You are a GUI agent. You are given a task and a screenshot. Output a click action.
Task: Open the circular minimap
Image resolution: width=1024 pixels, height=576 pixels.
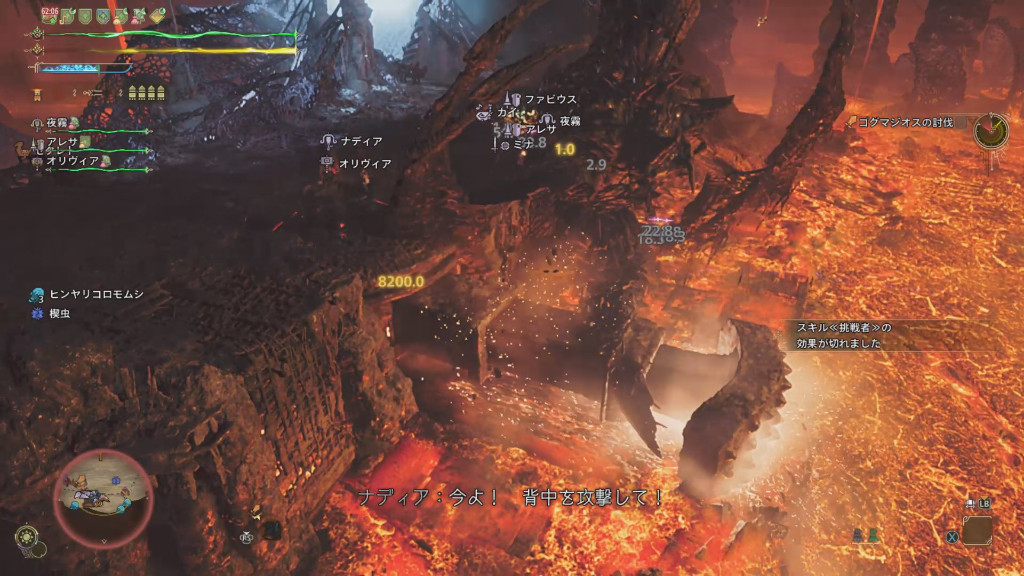(103, 495)
